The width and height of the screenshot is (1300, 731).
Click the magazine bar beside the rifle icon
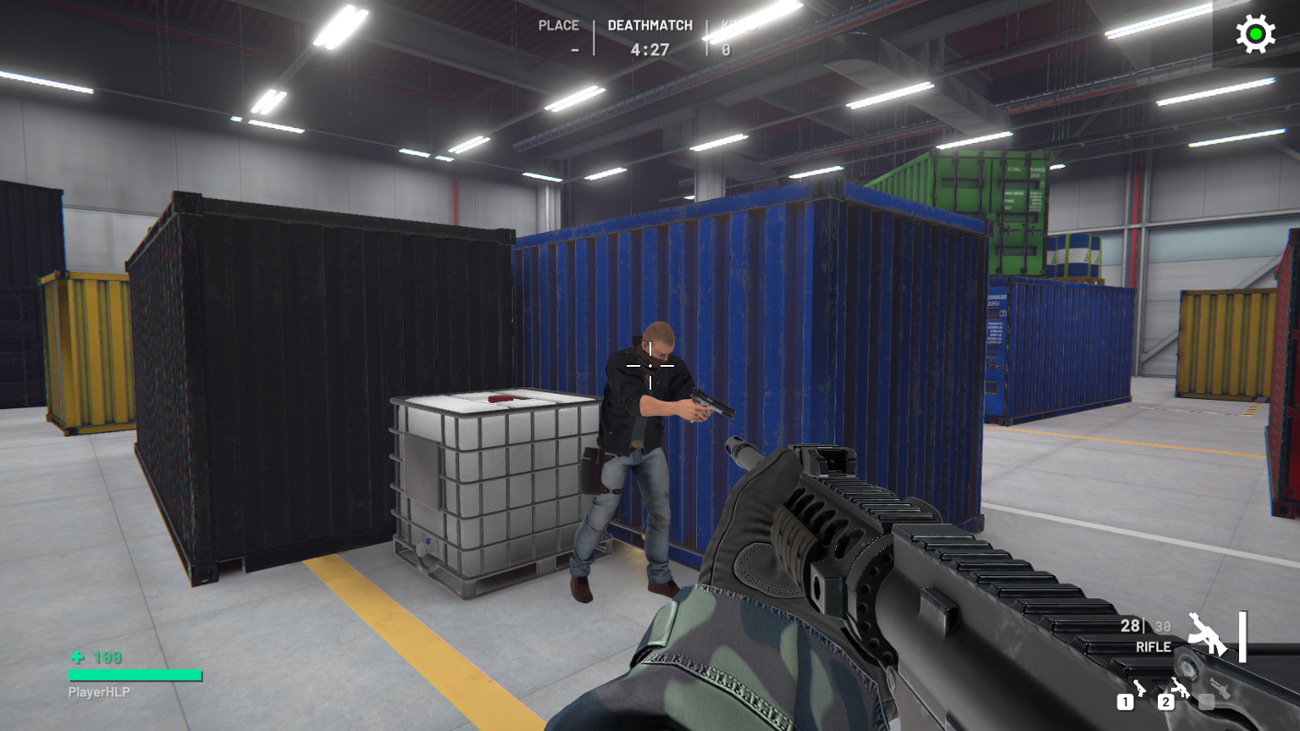pyautogui.click(x=1243, y=636)
